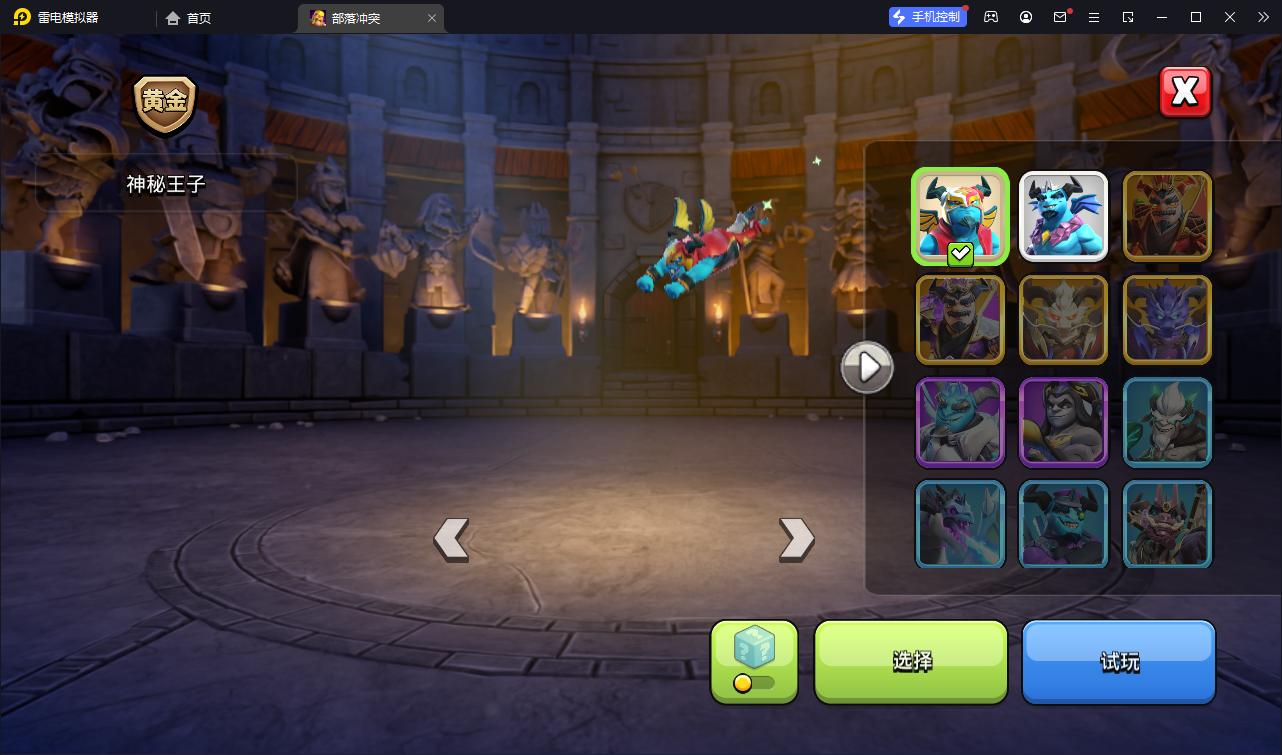Try out the skin with 试玩
The width and height of the screenshot is (1282, 755).
(x=1118, y=661)
